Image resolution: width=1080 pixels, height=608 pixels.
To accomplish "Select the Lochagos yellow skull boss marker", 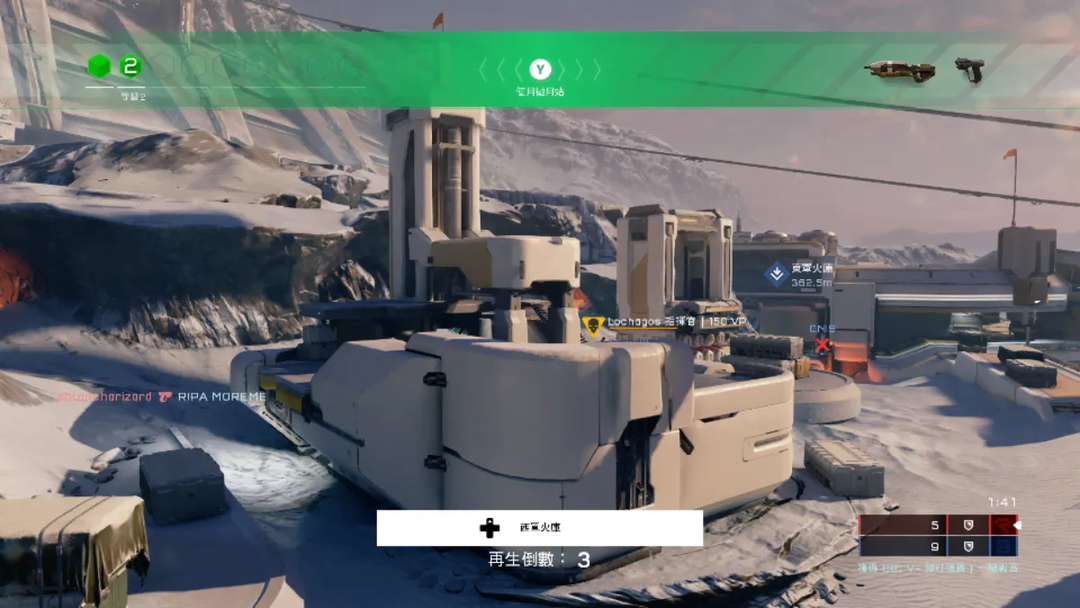I will (x=593, y=324).
